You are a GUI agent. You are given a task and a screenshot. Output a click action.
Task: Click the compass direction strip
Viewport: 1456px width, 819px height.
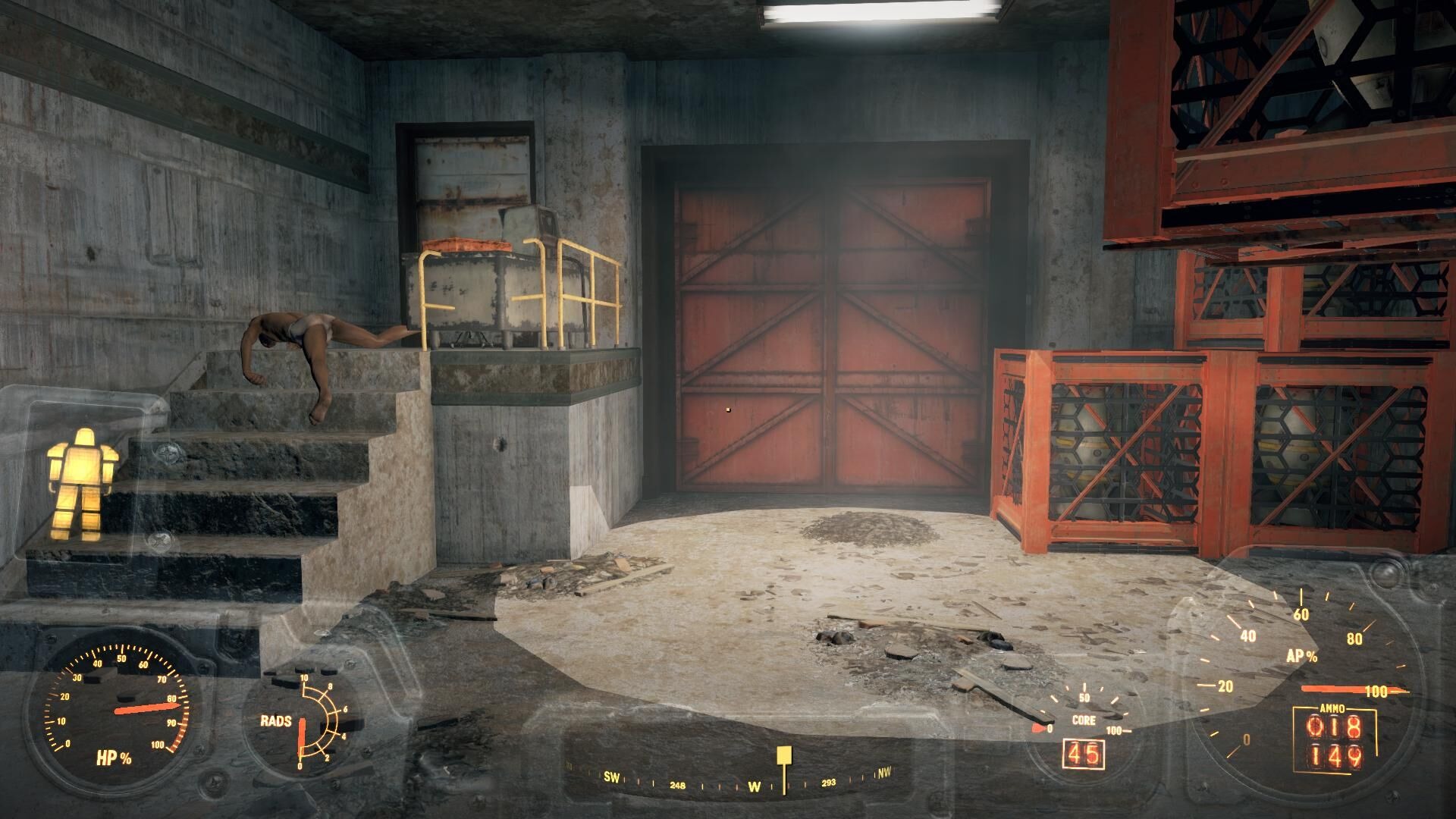[728, 780]
